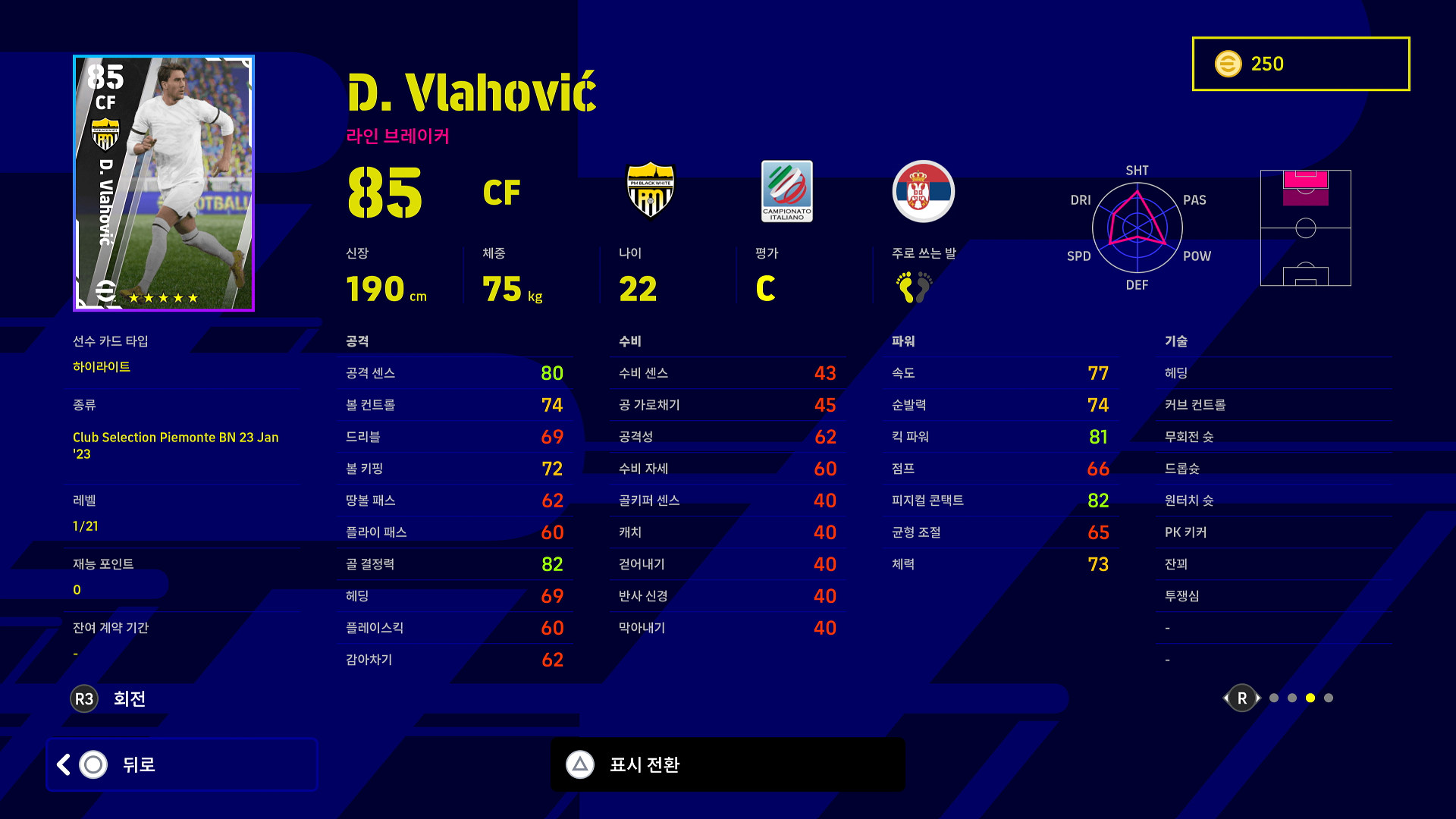Click the PM Black White club emblem
The width and height of the screenshot is (1456, 819).
click(651, 190)
